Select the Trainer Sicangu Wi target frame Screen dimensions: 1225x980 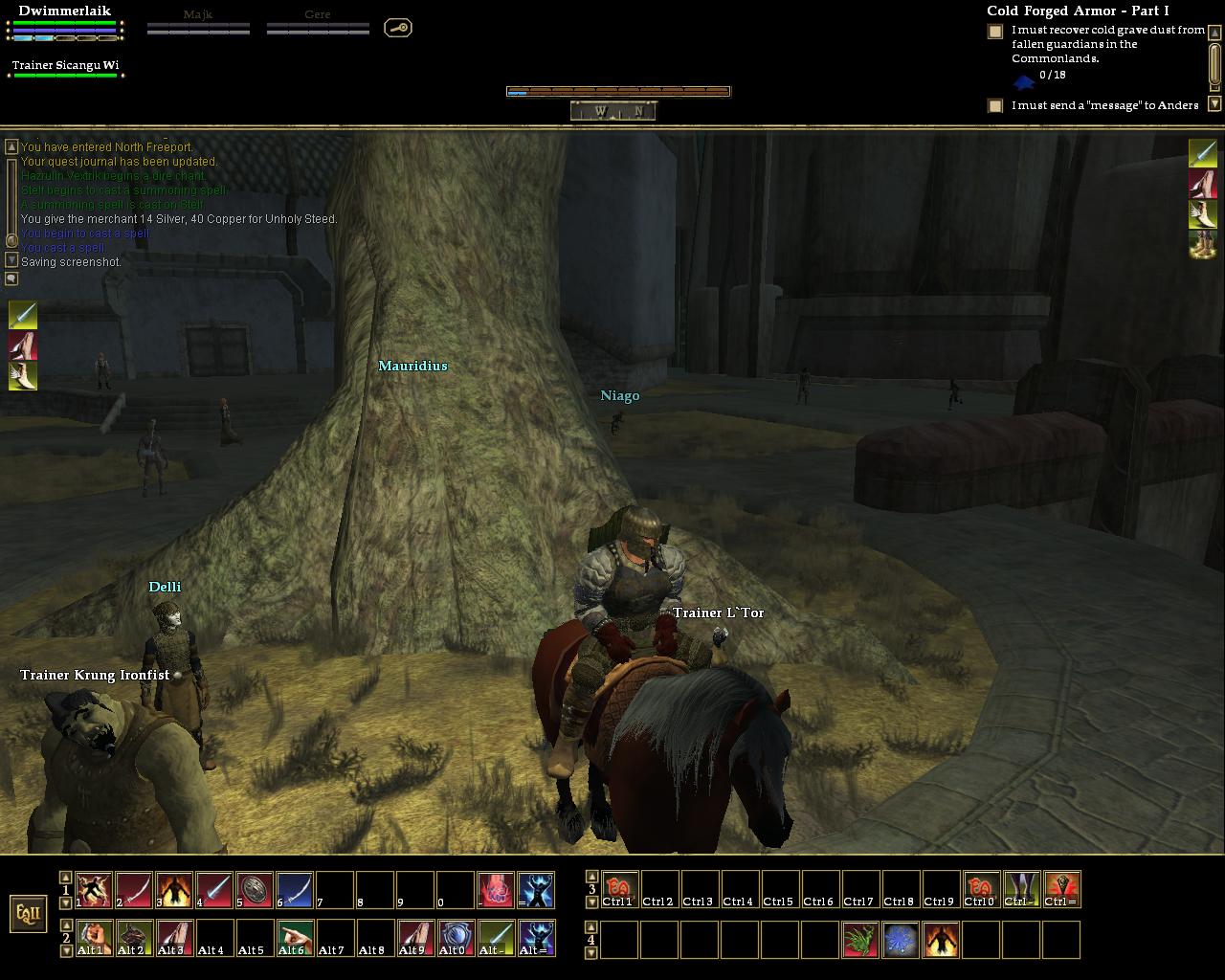click(66, 67)
